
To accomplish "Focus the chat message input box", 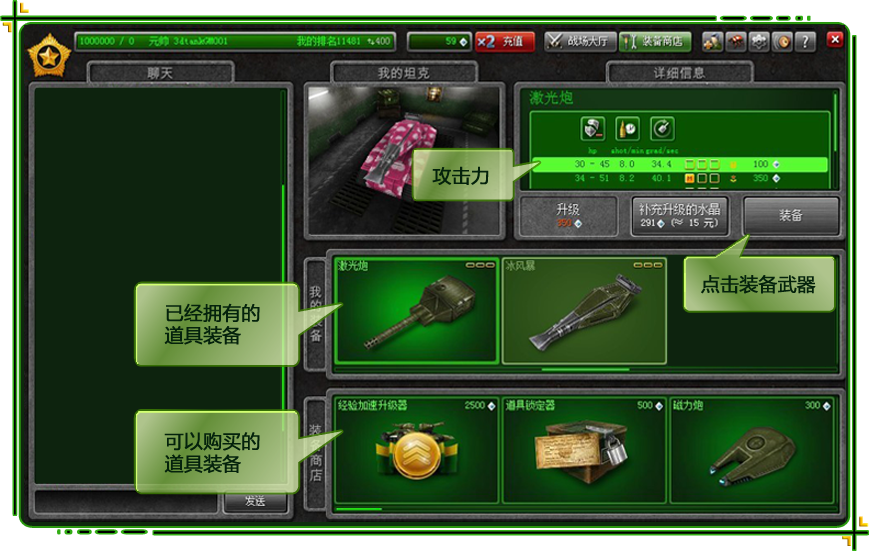I will (126, 501).
